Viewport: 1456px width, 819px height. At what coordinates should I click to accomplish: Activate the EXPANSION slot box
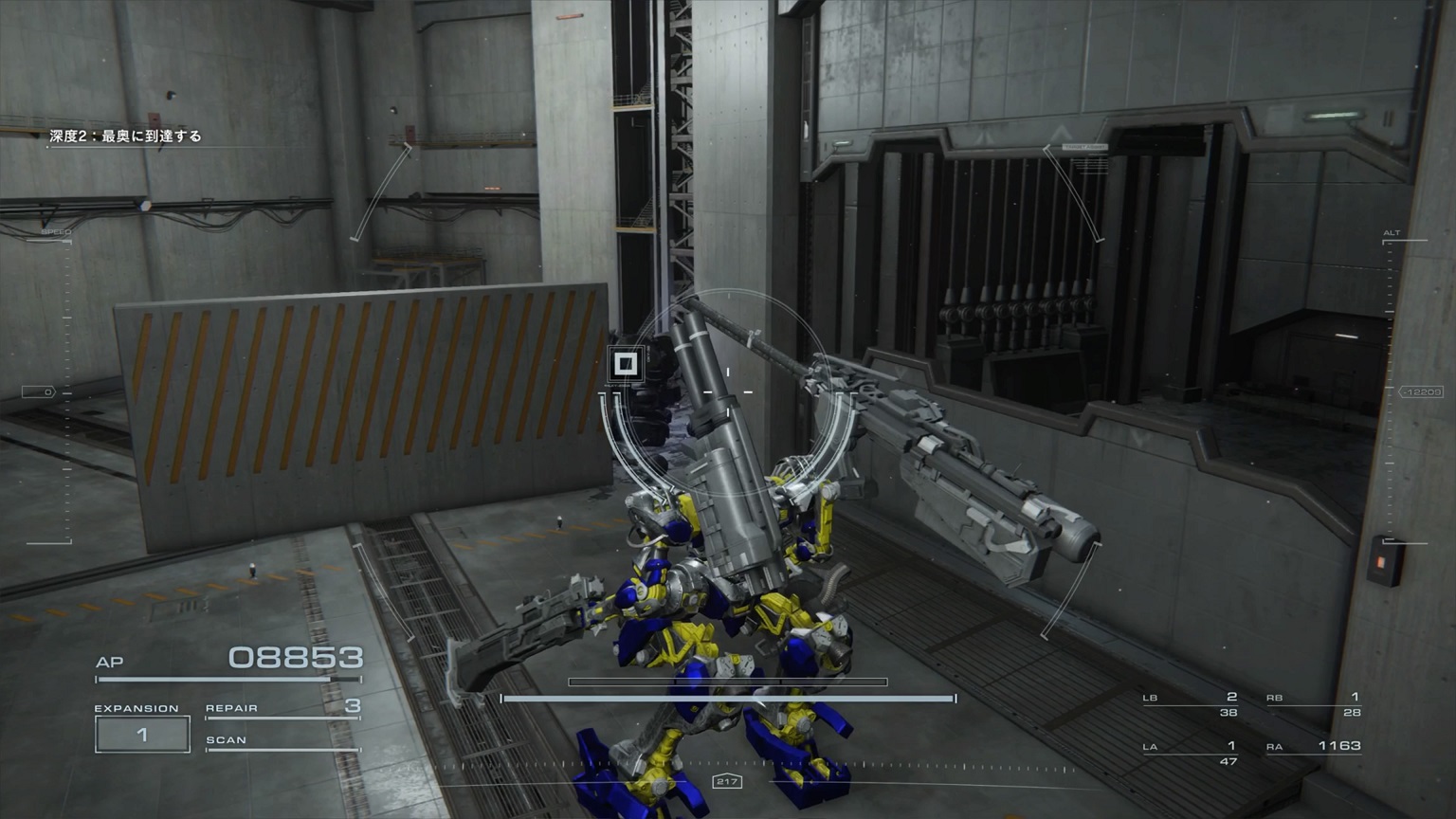[142, 735]
